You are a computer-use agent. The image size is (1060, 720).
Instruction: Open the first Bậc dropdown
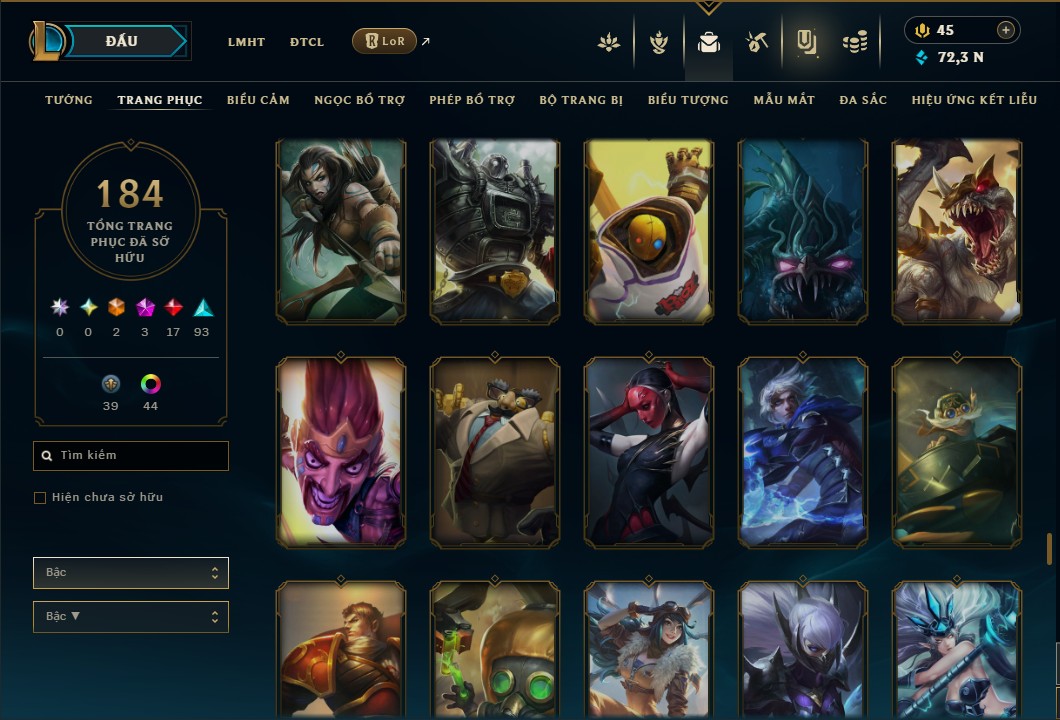(131, 573)
